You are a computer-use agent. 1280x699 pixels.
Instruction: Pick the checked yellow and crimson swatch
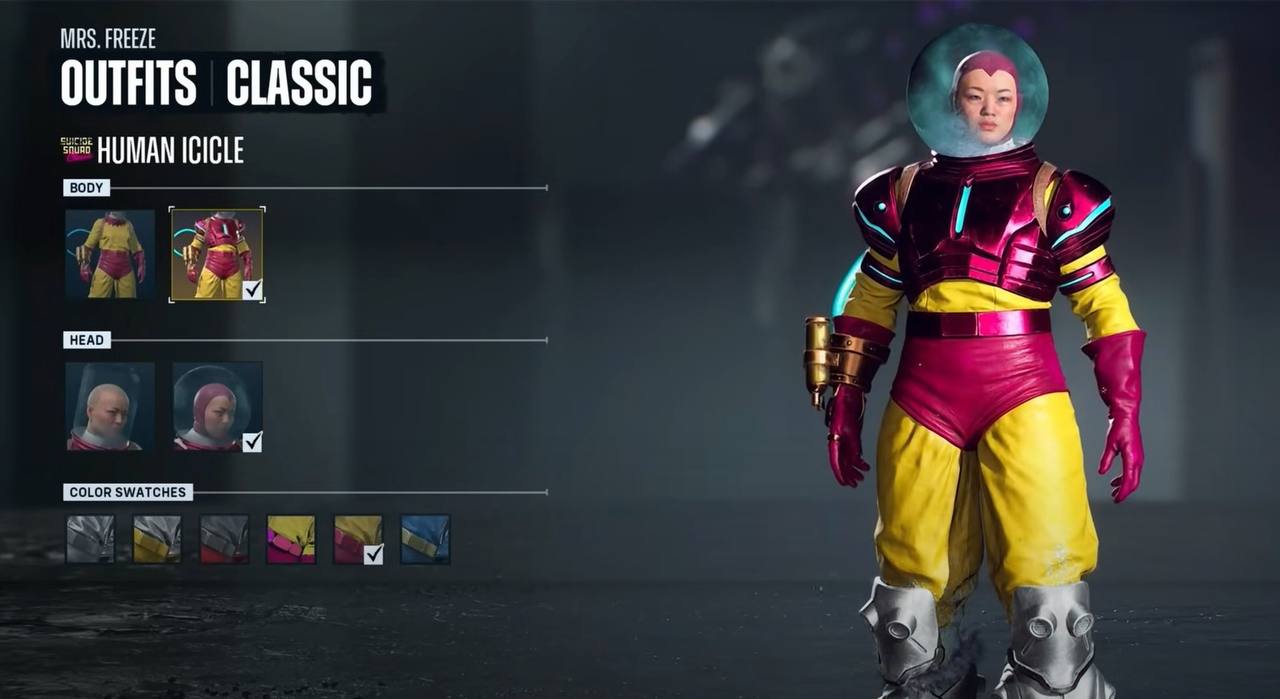point(358,539)
